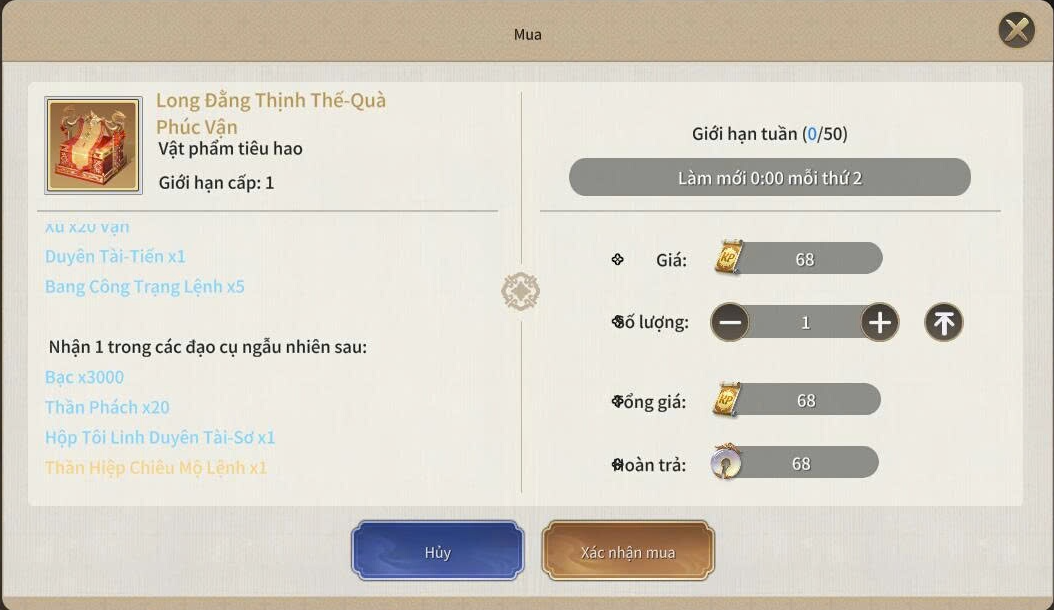Close the Mua purchase window

click(1017, 31)
